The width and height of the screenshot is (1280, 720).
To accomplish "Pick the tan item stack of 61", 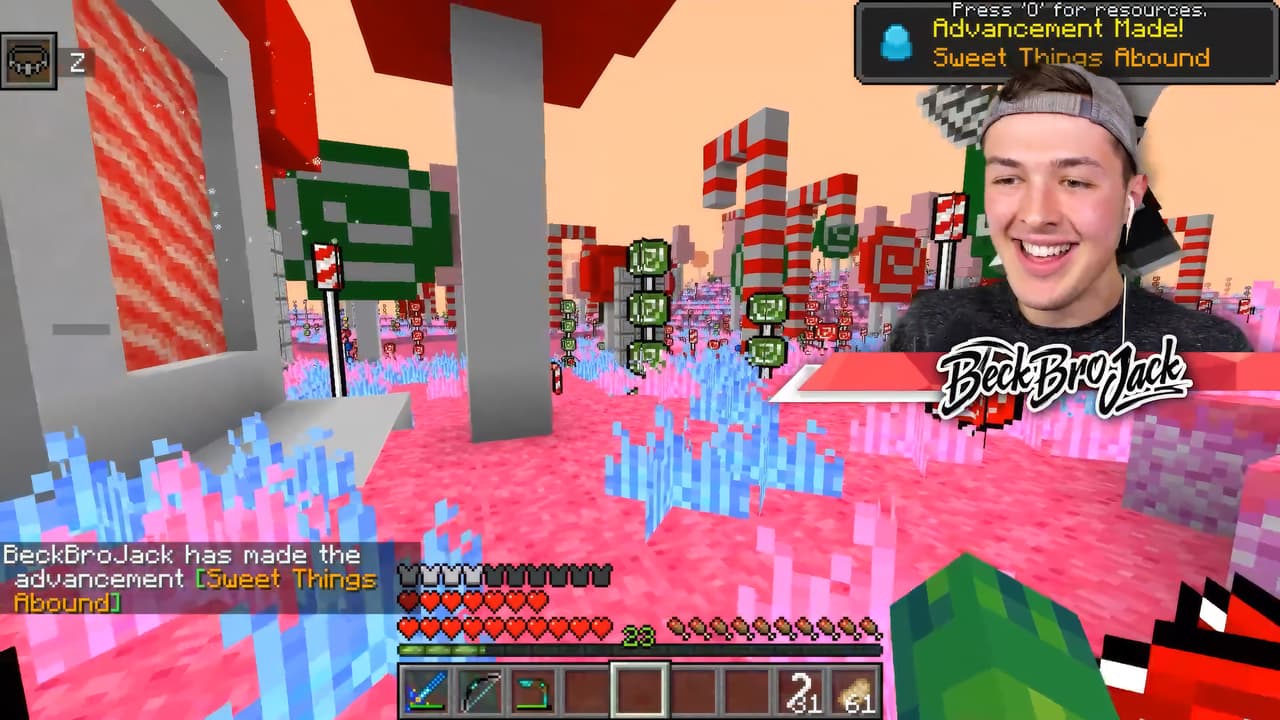I will (x=854, y=691).
